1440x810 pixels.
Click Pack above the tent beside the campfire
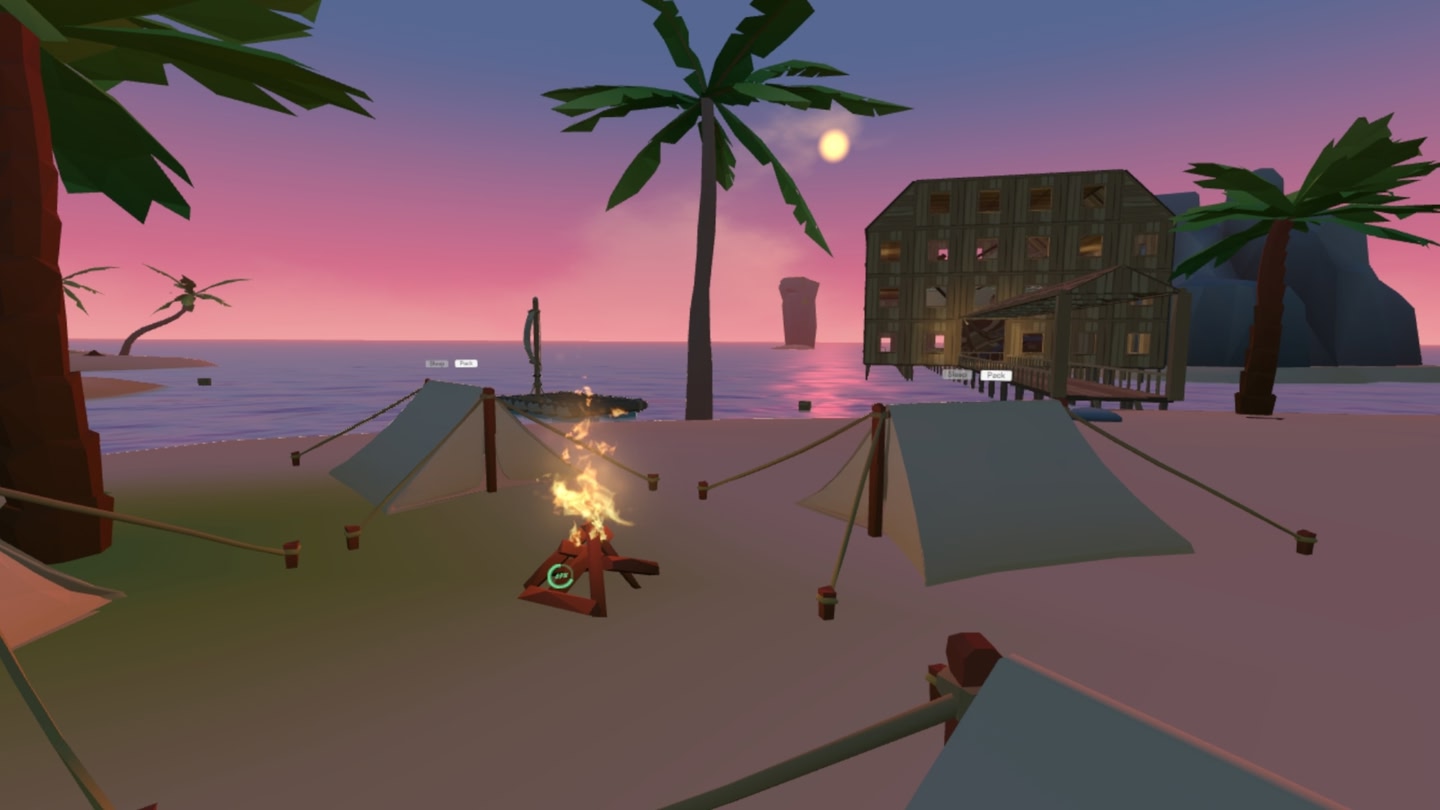pyautogui.click(x=466, y=363)
